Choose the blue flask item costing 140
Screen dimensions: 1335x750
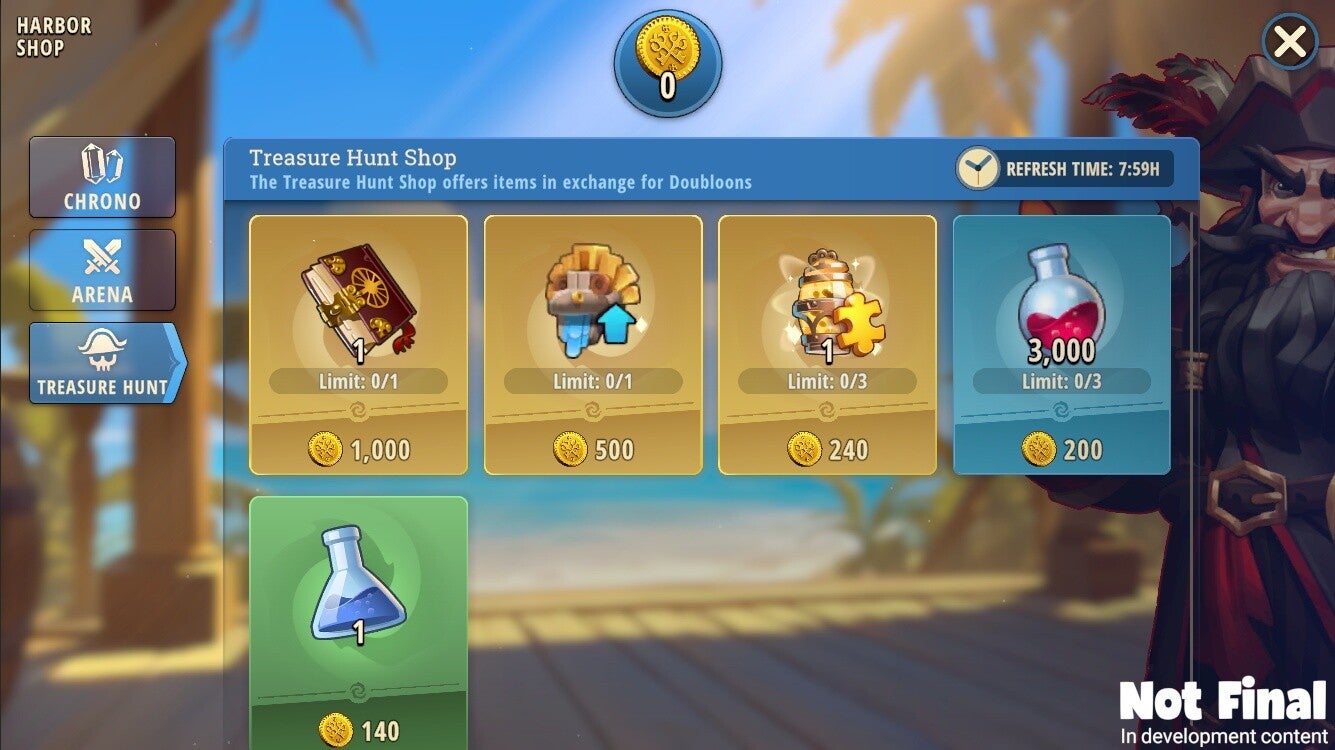pyautogui.click(x=358, y=620)
